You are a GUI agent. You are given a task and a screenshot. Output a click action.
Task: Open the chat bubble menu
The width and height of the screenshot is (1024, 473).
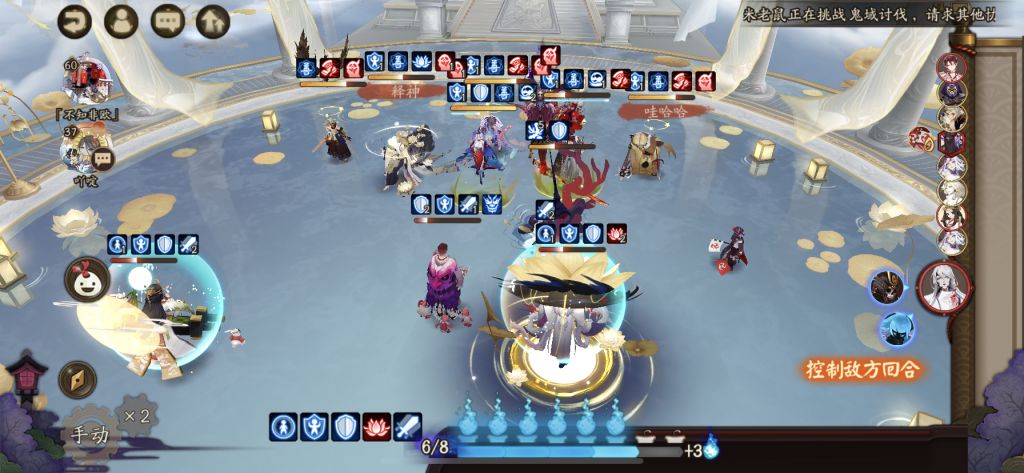pyautogui.click(x=167, y=20)
